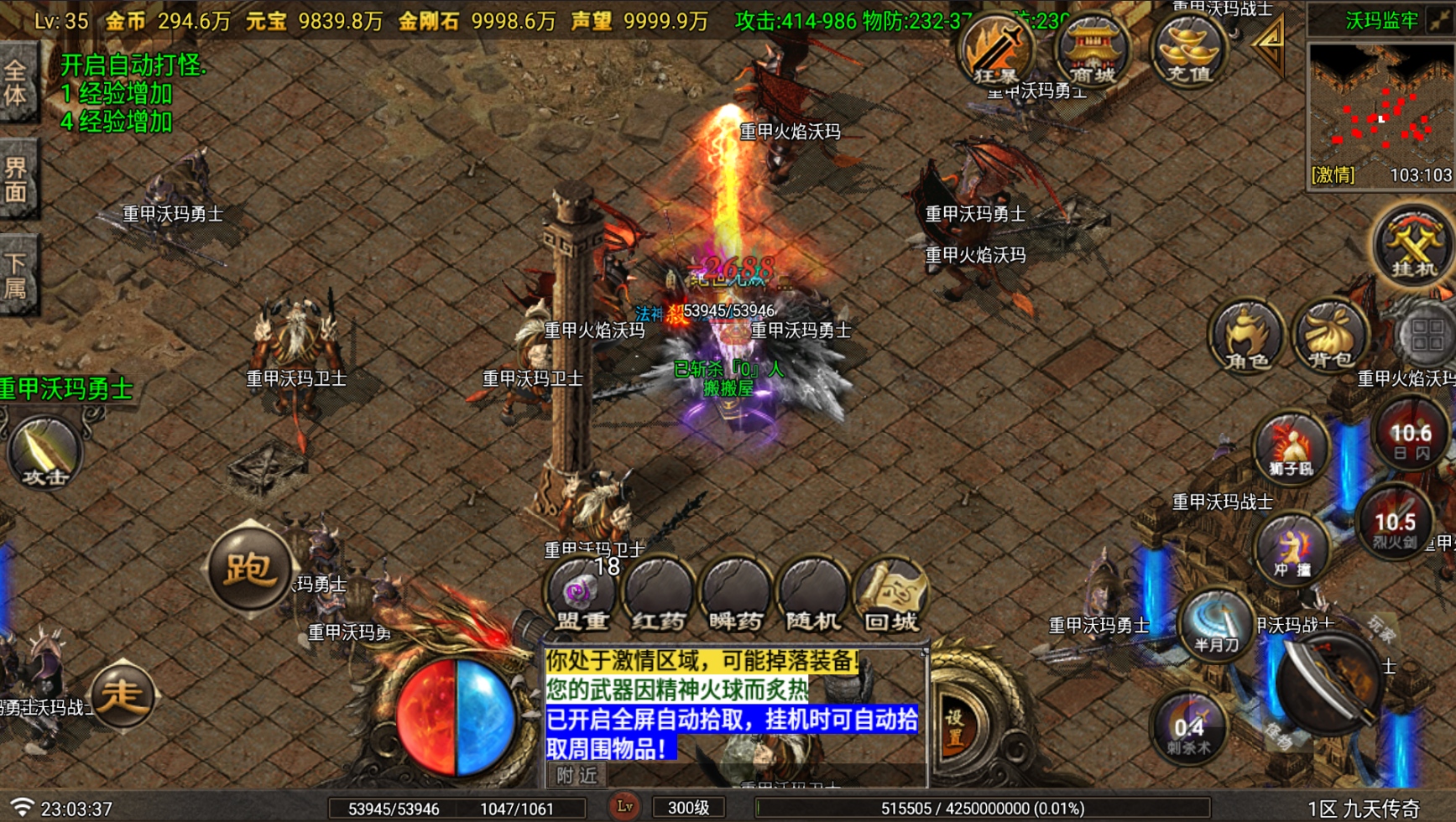Open the 角色 character panel

pos(1245,336)
